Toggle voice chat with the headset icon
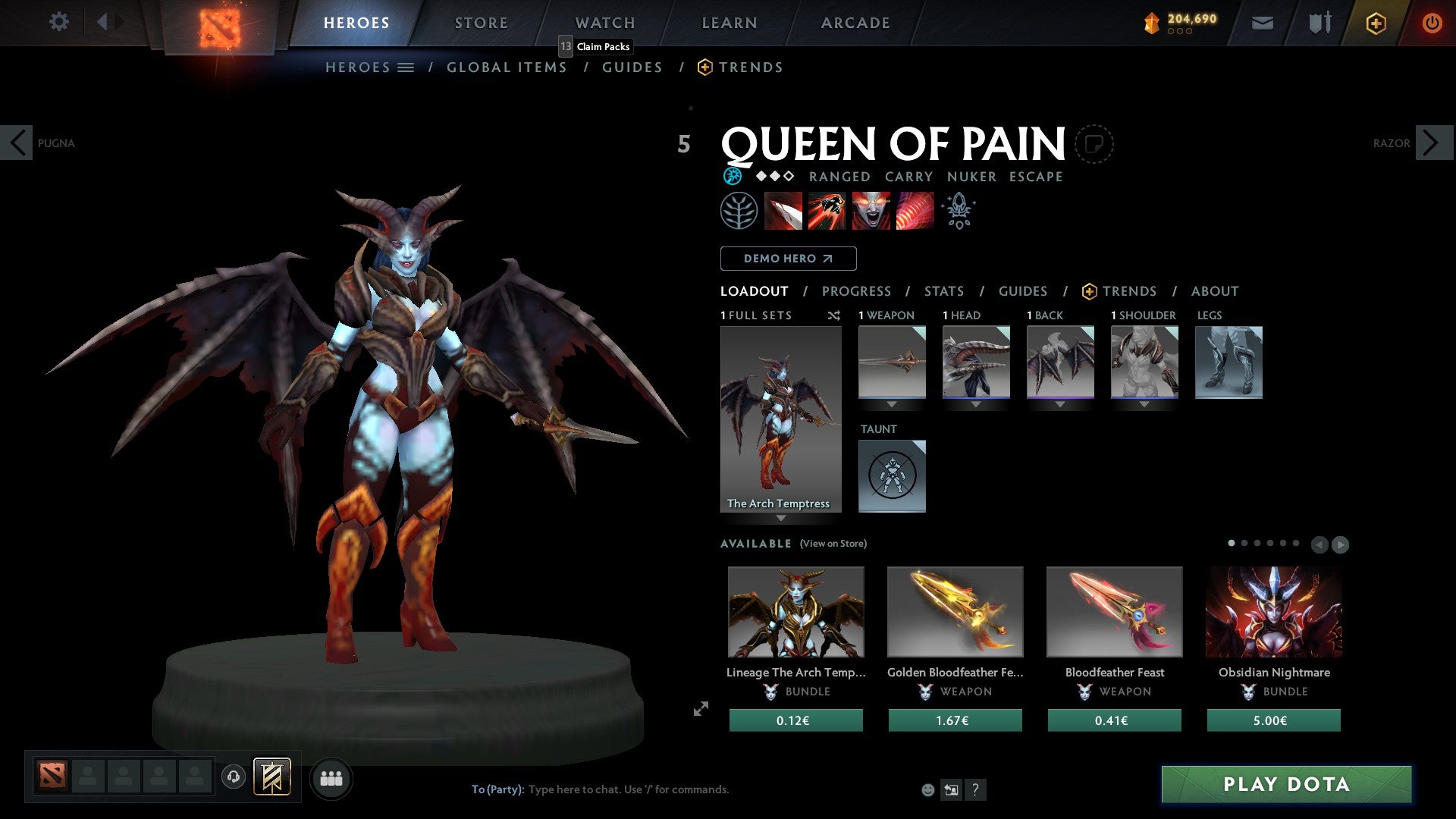 tap(234, 778)
